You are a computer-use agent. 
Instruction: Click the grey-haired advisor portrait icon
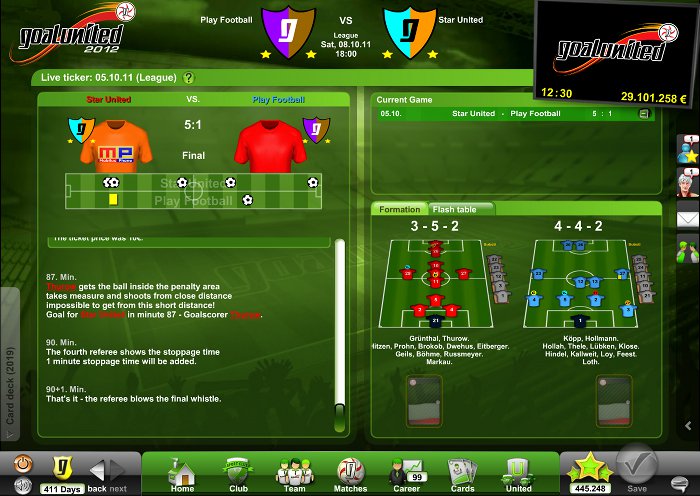[x=687, y=184]
